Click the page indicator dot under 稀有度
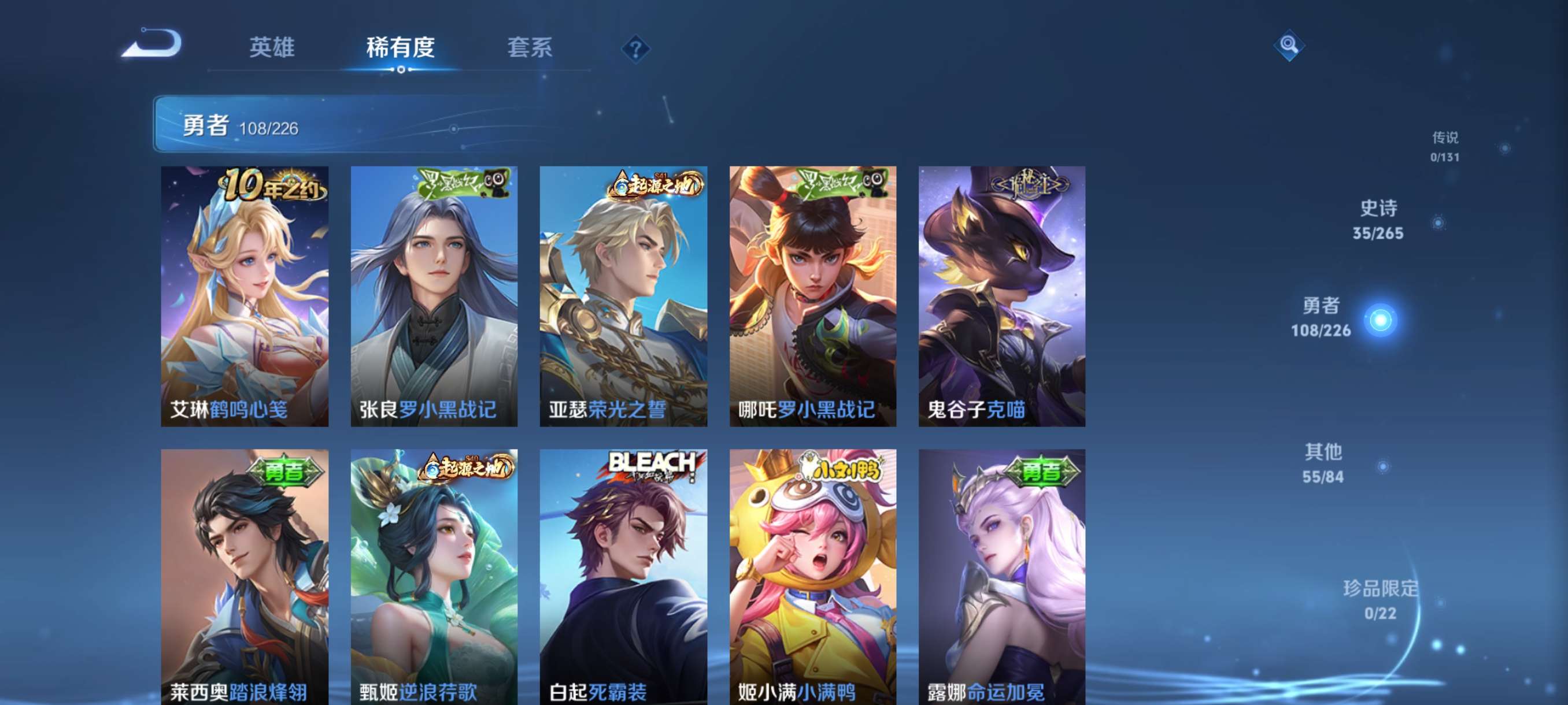The image size is (1568, 705). (x=401, y=70)
